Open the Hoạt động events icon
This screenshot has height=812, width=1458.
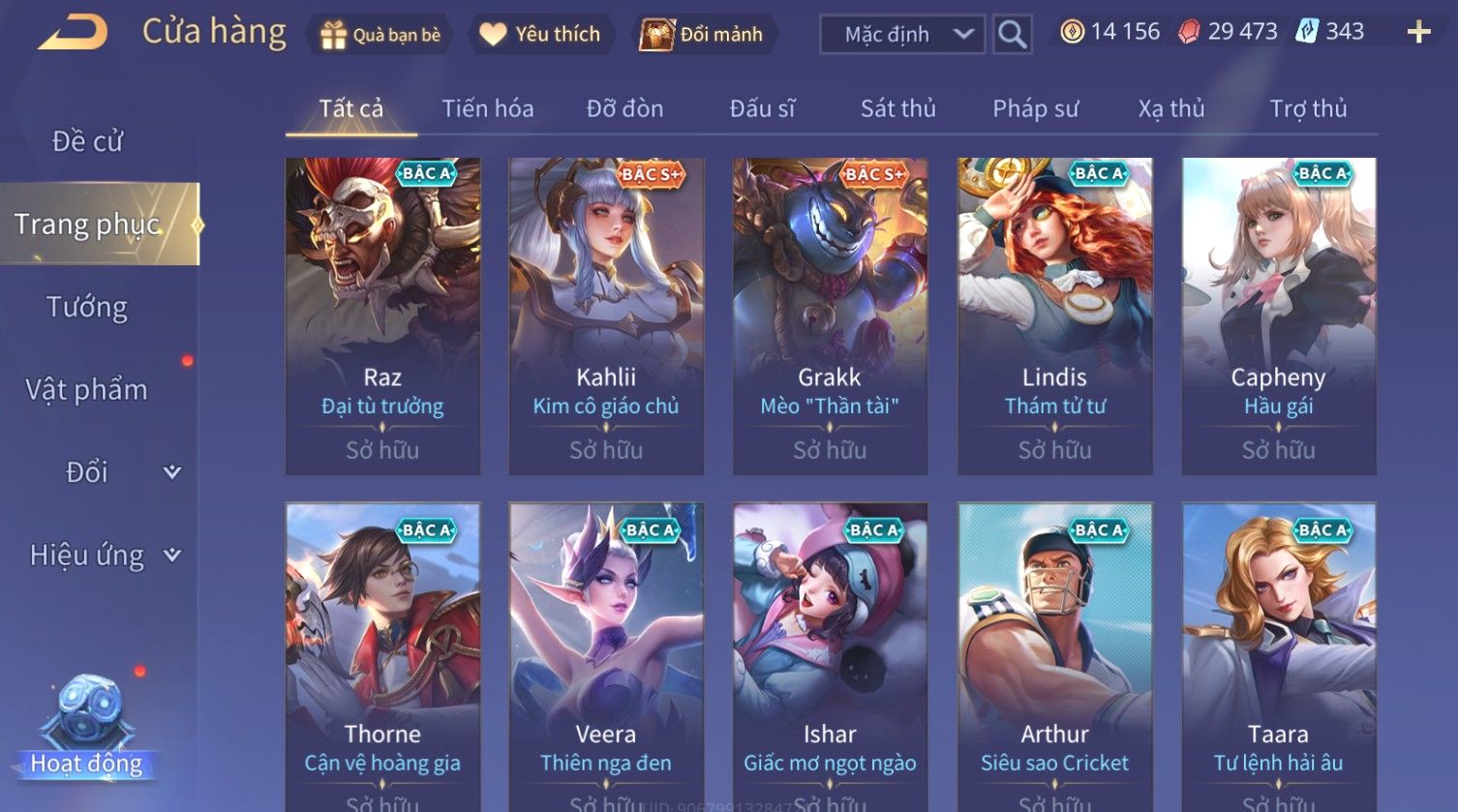[x=87, y=728]
